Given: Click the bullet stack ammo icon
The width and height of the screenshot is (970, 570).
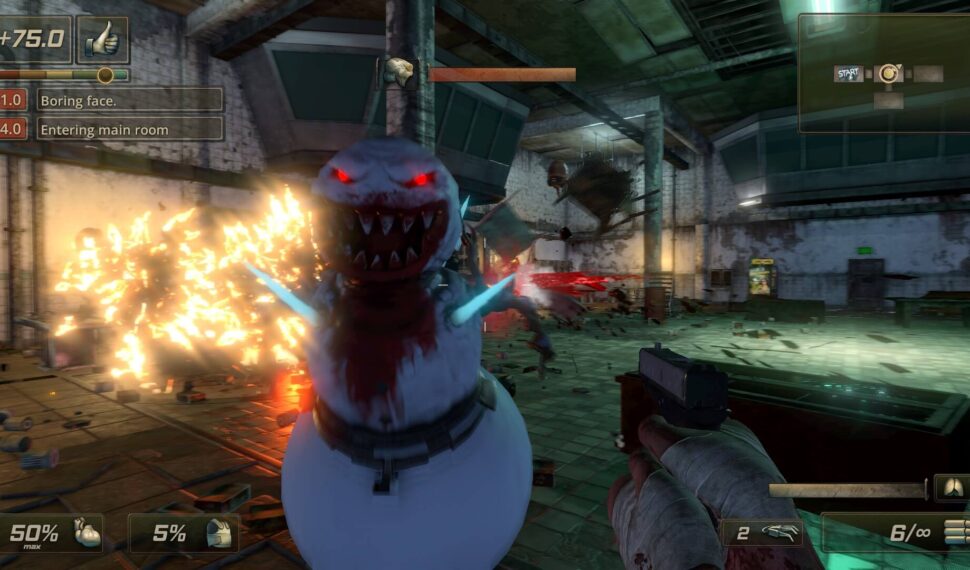Looking at the screenshot, I should (955, 532).
